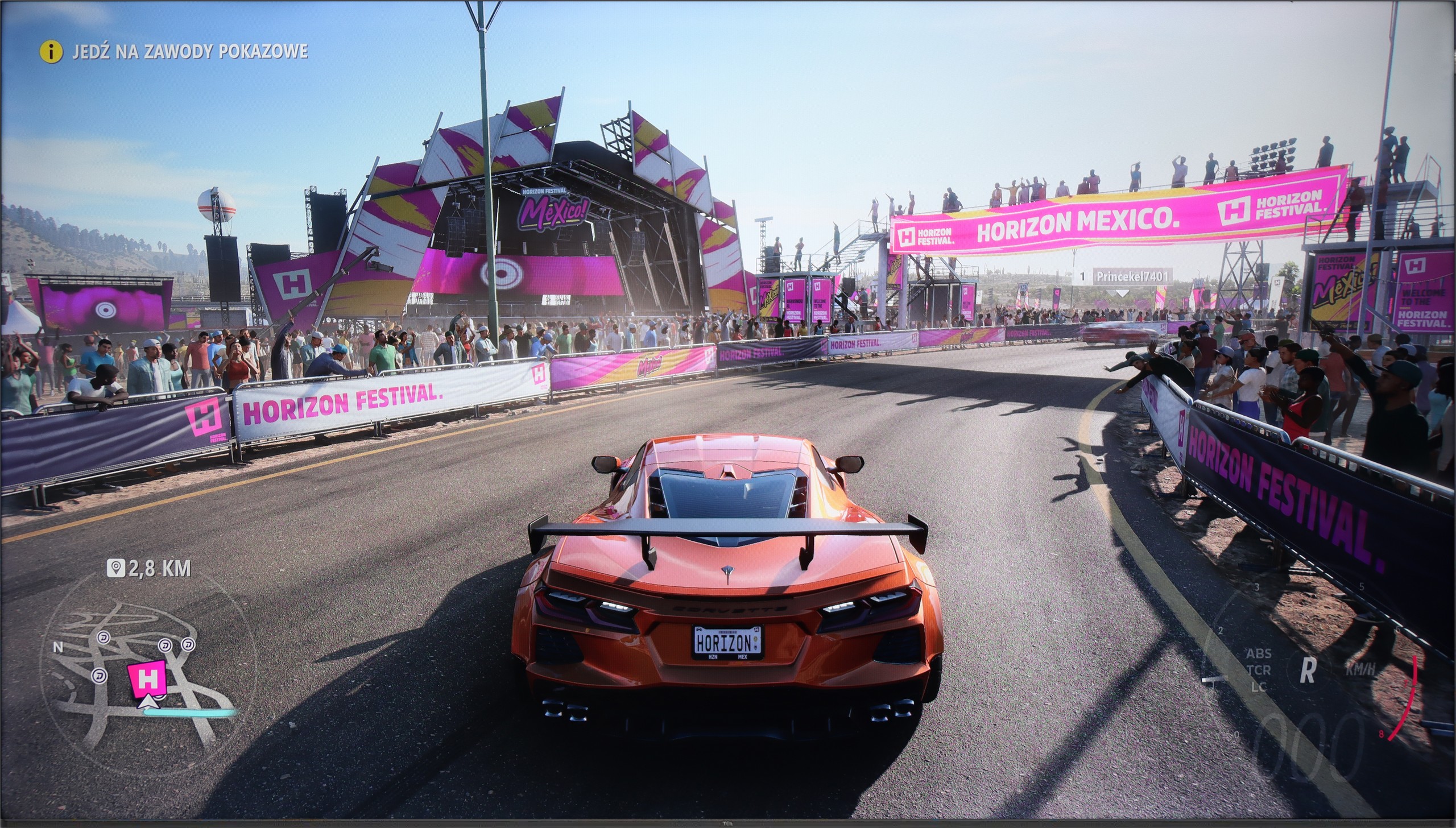Select the 'Jedź na zawody pokazowe' objective text
The image size is (1456, 828).
pyautogui.click(x=190, y=52)
